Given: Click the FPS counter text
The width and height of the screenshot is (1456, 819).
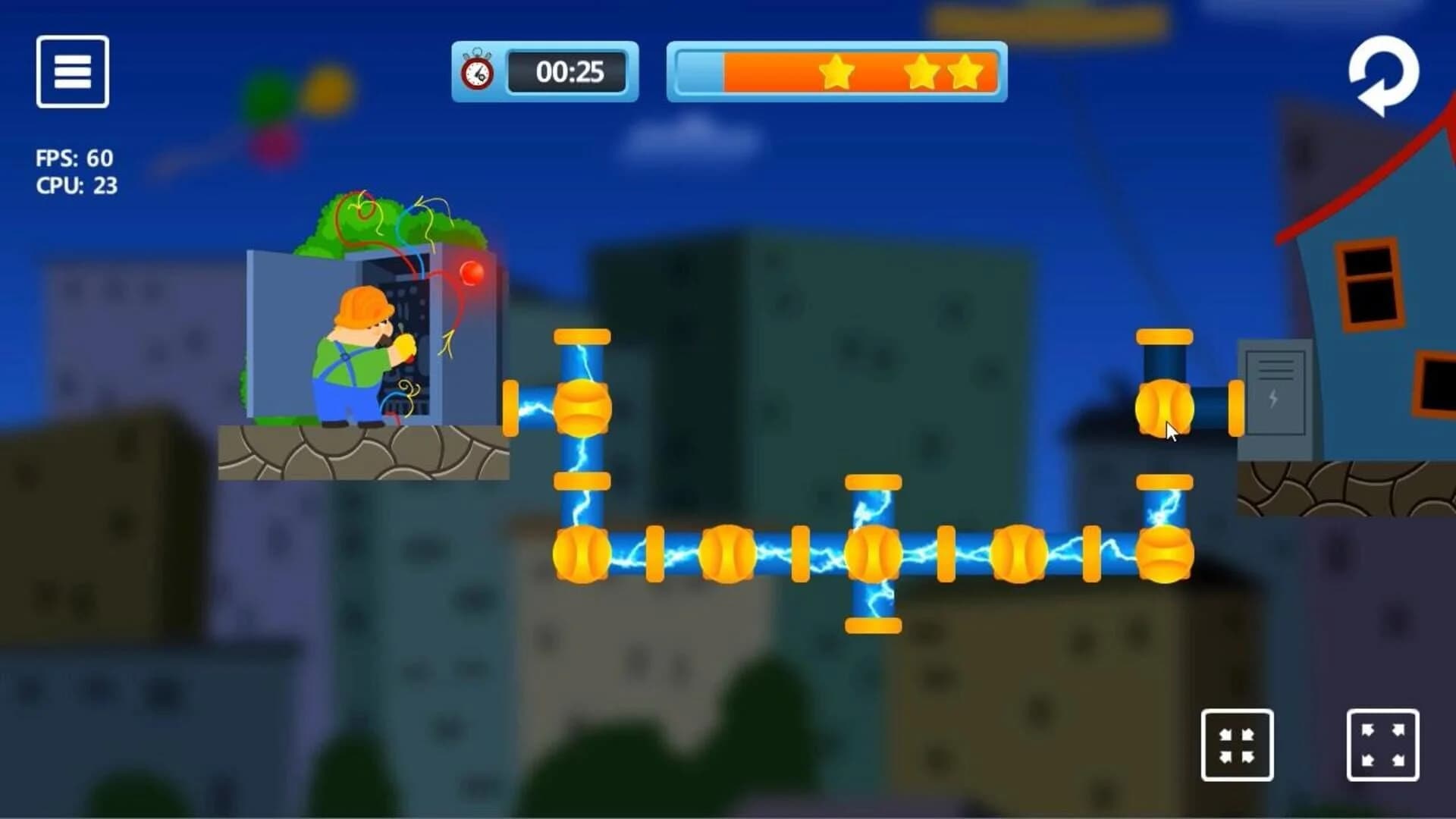Looking at the screenshot, I should [x=74, y=157].
